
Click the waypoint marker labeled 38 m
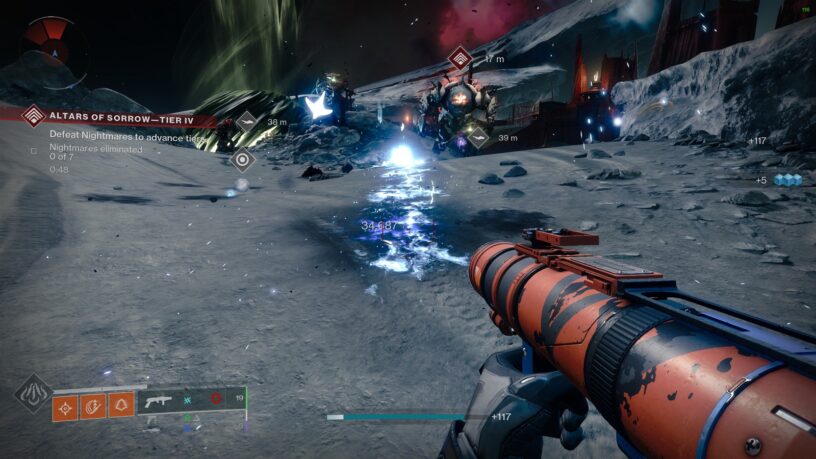(x=247, y=122)
